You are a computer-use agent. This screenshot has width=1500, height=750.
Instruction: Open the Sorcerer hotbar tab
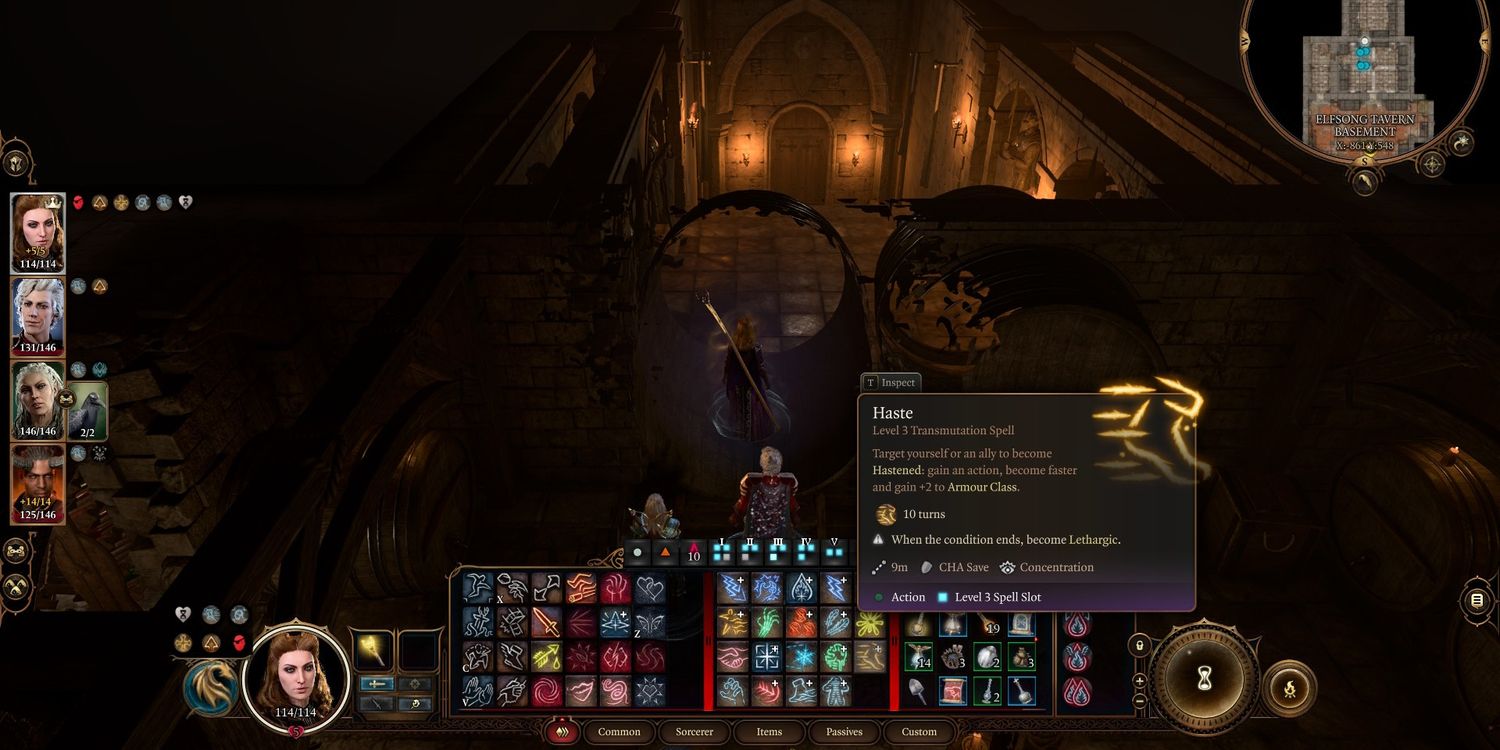click(694, 732)
